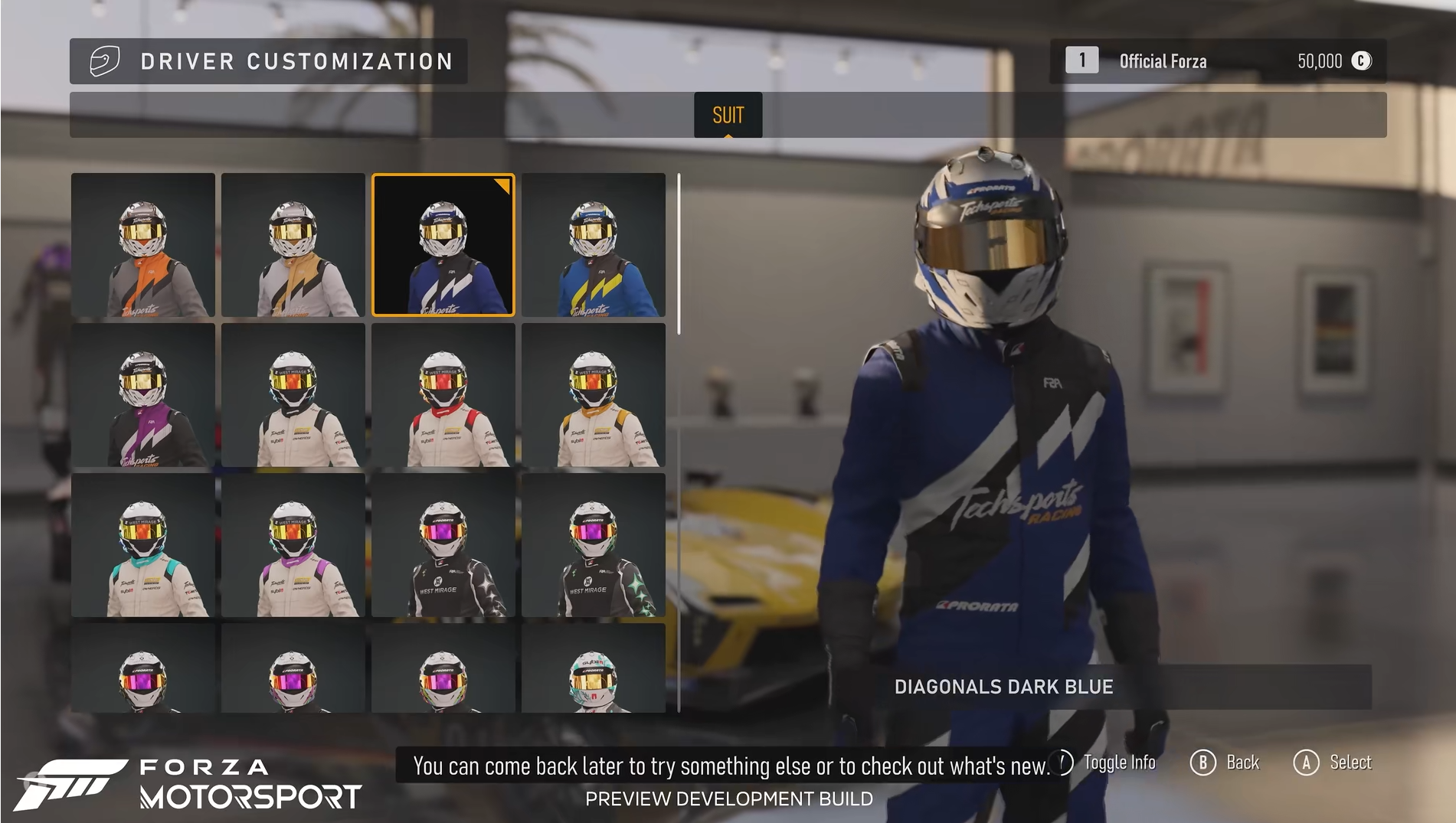Click the suit list scrollbar

click(x=679, y=253)
